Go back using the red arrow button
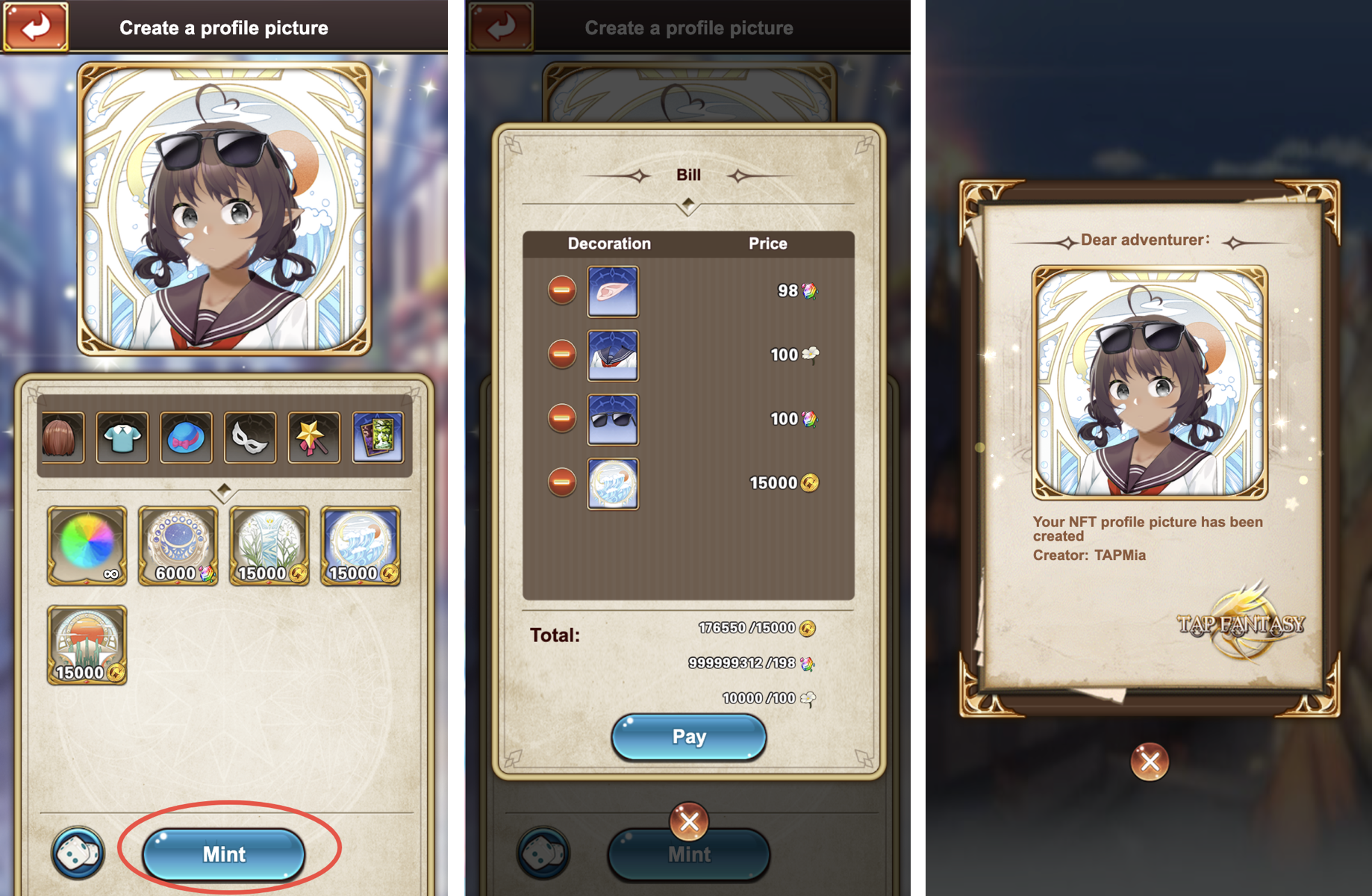This screenshot has width=1372, height=896. (x=35, y=27)
